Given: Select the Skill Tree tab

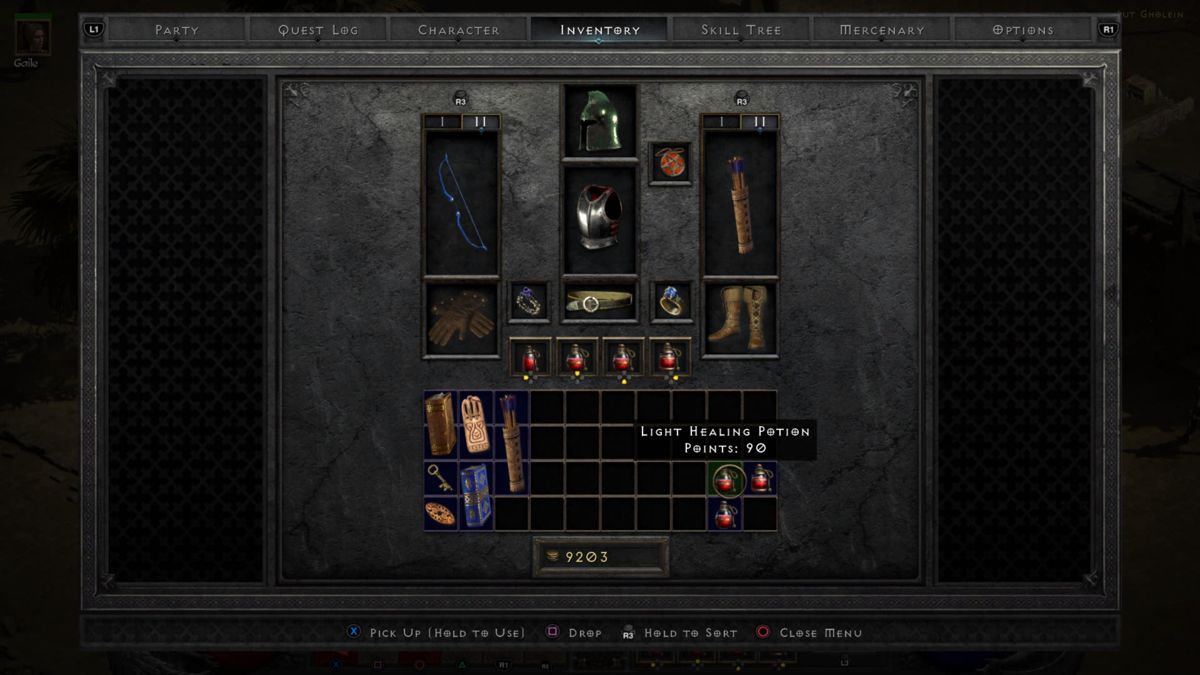Looking at the screenshot, I should point(741,30).
